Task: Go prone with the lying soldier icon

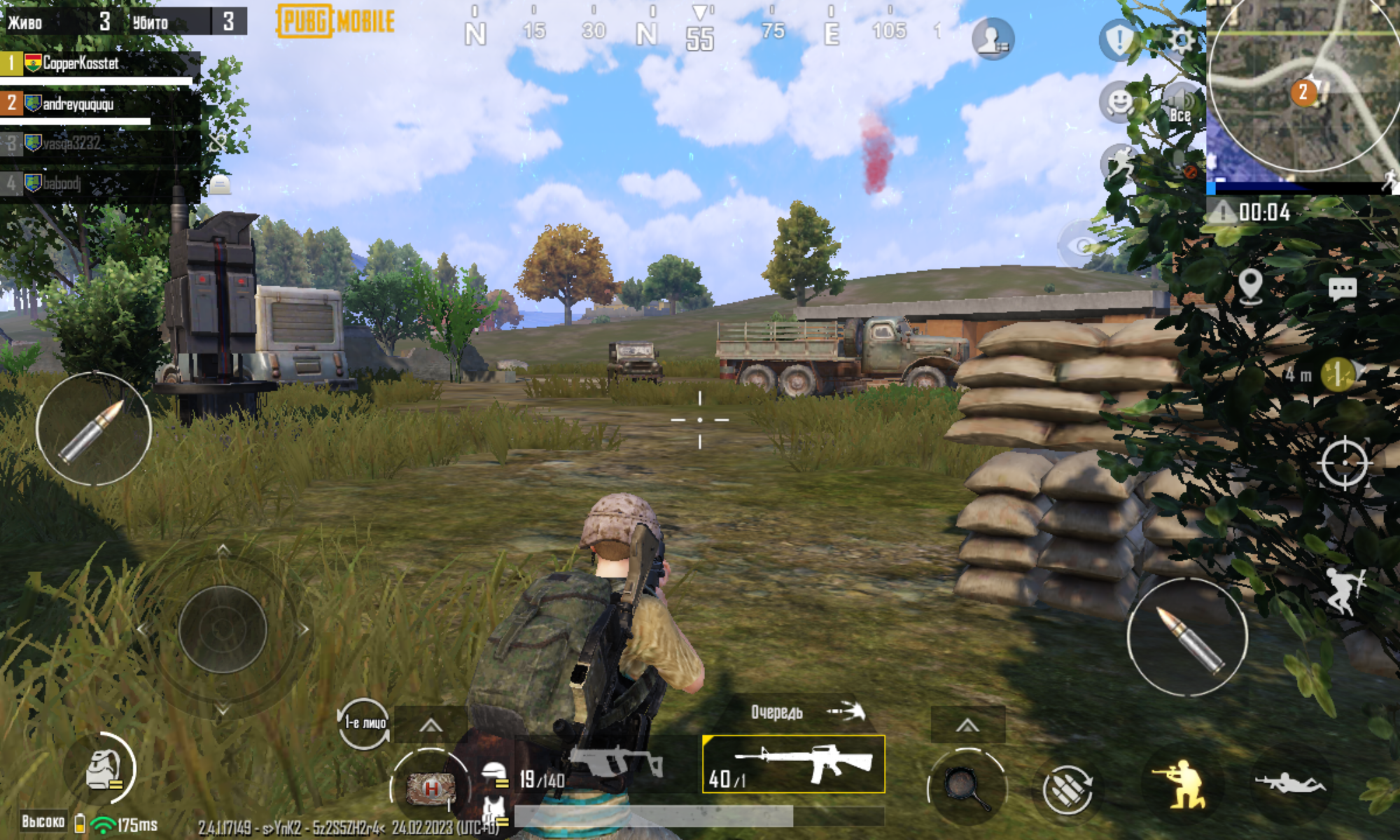Action: tap(1289, 783)
